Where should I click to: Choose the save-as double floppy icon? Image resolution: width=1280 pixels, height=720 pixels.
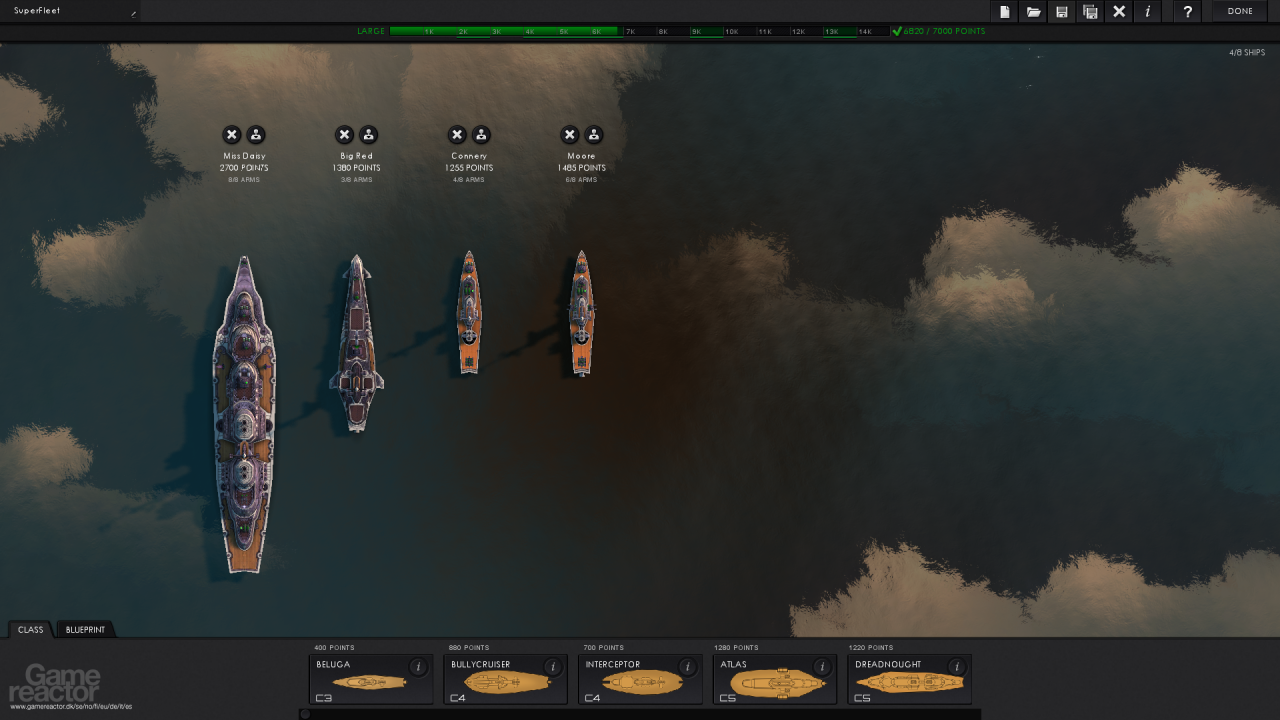tap(1090, 12)
